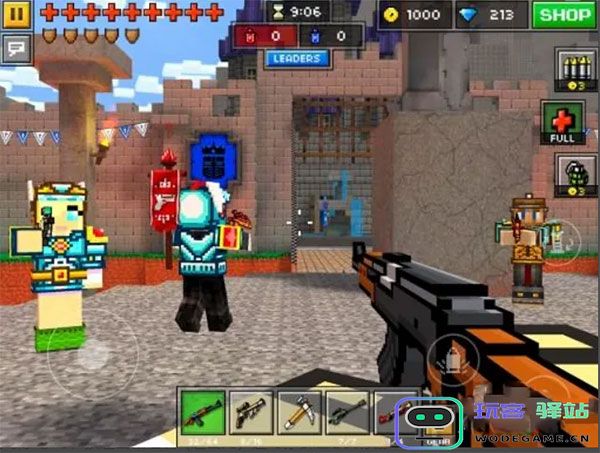Use the red cross health kit

[x=563, y=120]
